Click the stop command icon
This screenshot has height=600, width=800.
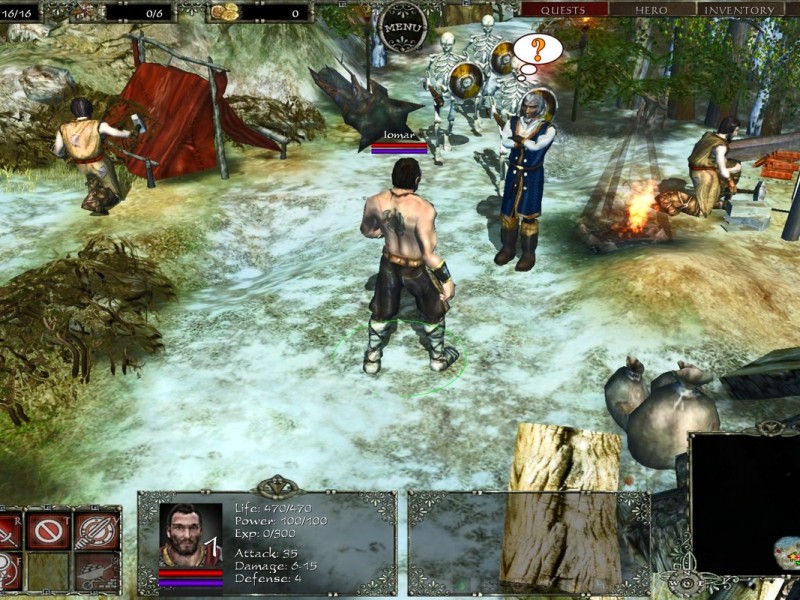[x=47, y=529]
